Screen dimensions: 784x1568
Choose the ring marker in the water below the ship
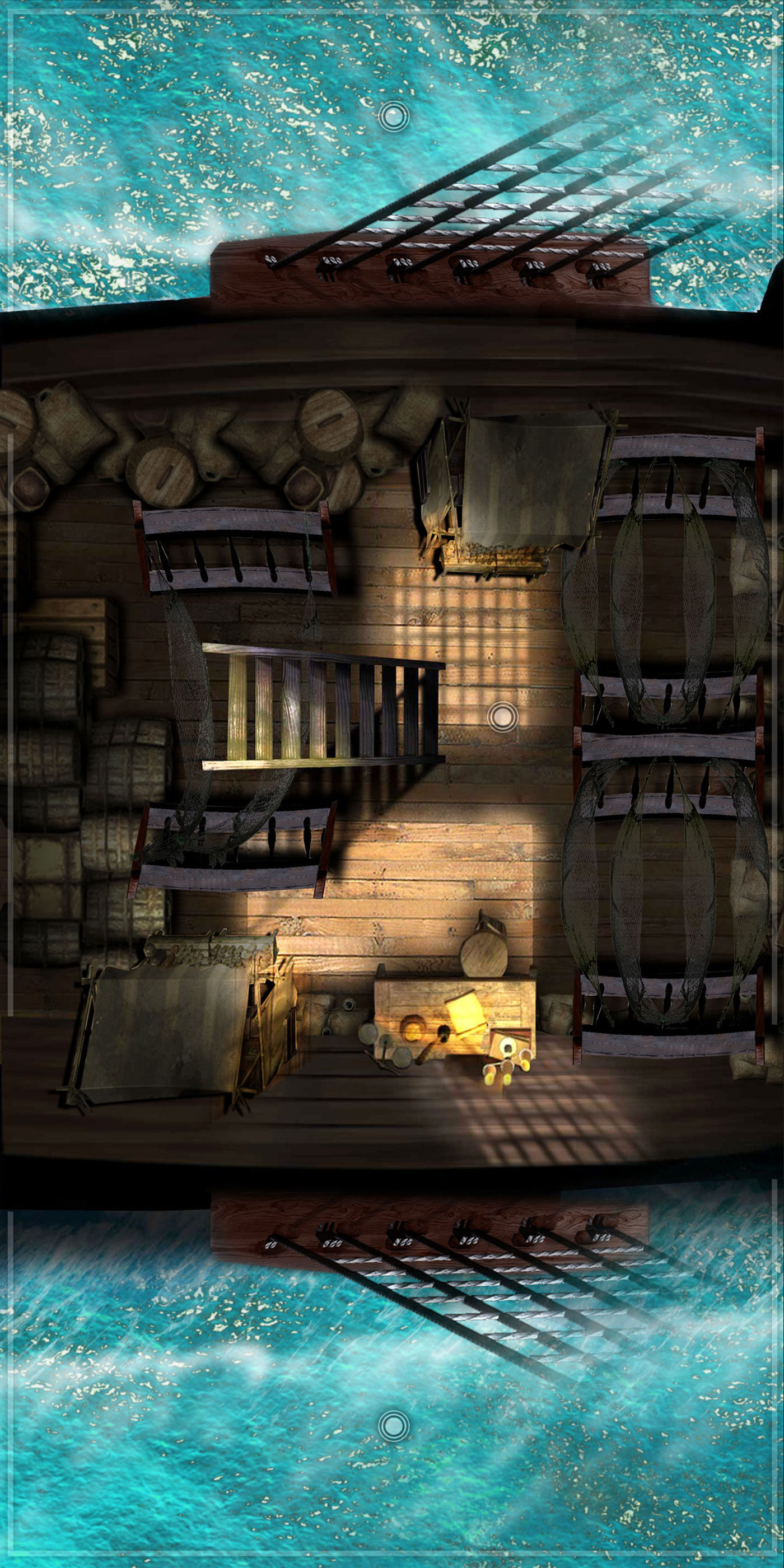393,1454
